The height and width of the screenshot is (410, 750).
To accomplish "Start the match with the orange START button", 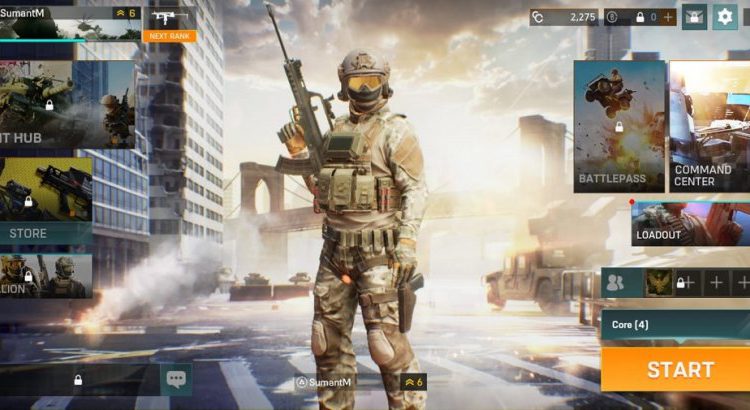I will click(x=679, y=369).
